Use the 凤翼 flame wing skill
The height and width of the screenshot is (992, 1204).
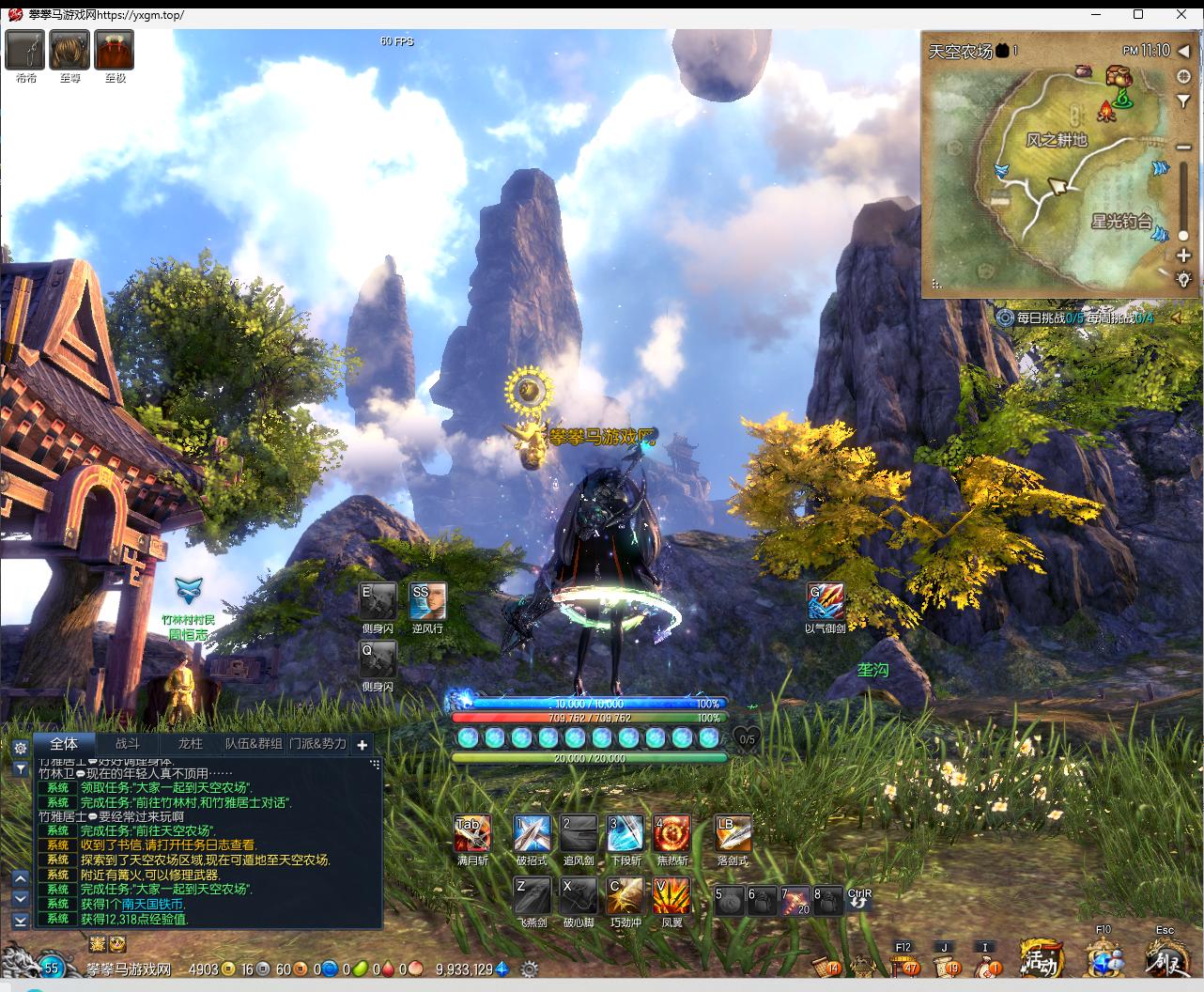pyautogui.click(x=671, y=896)
